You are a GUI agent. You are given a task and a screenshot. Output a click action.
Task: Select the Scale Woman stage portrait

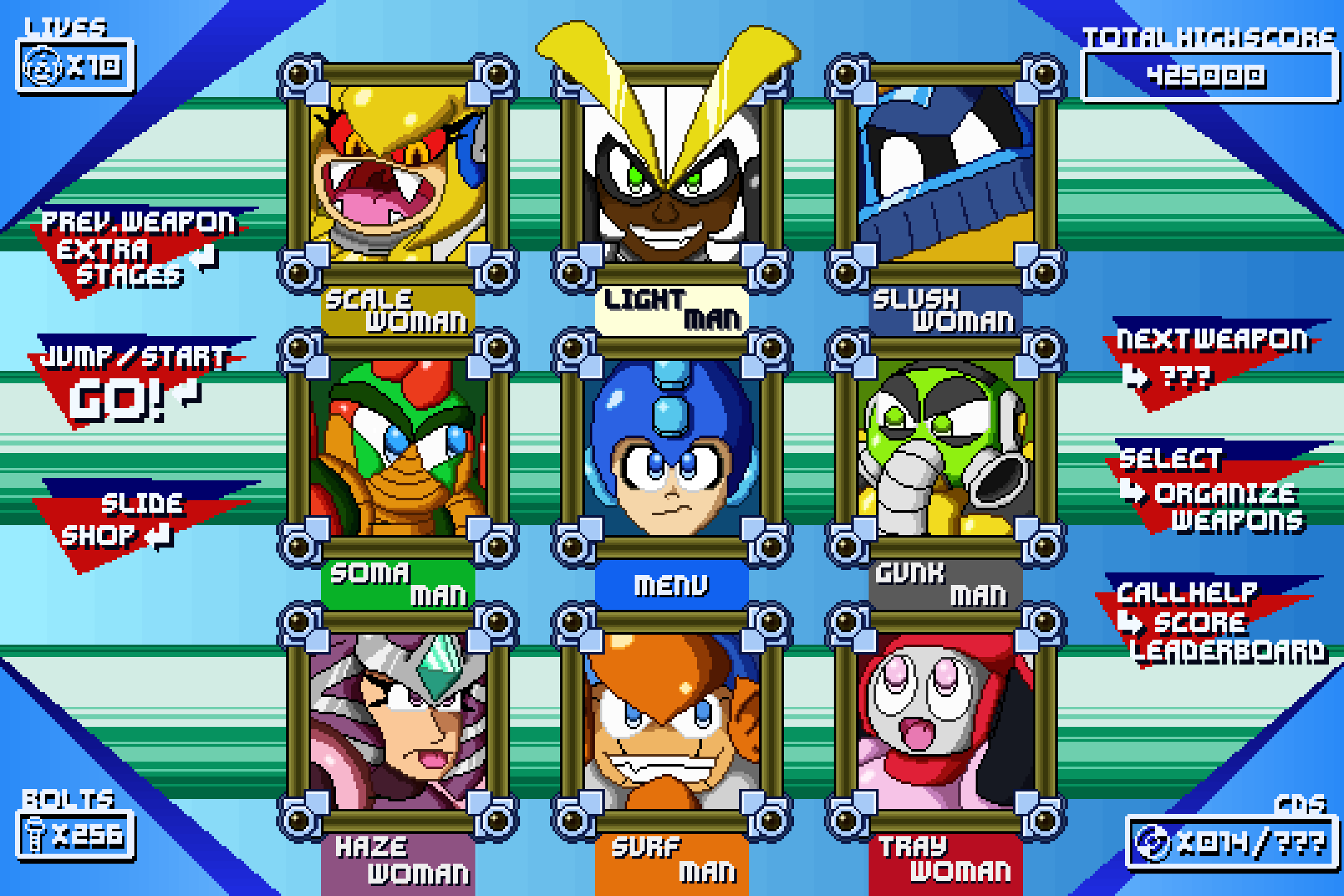(x=398, y=173)
